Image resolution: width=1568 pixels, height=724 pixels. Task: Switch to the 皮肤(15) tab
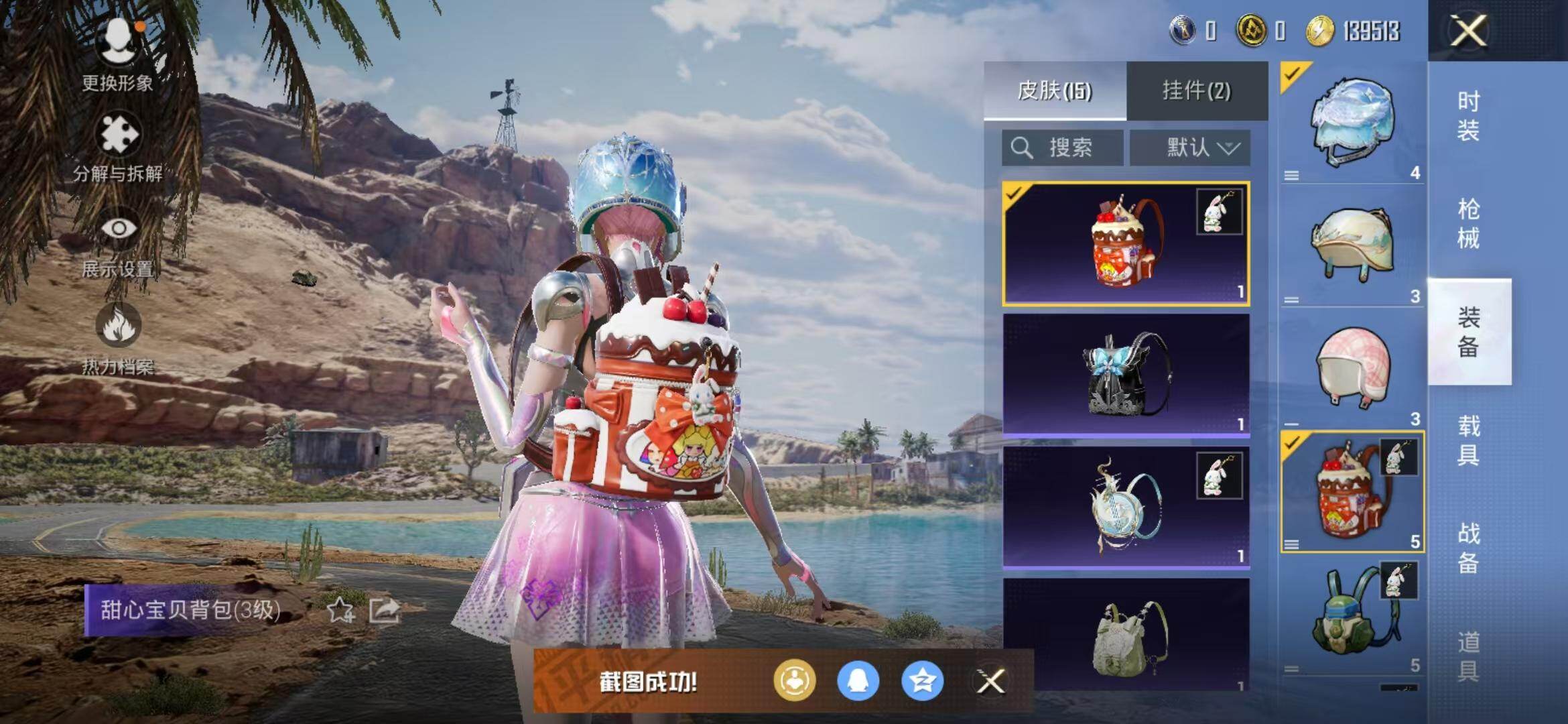pos(1055,90)
